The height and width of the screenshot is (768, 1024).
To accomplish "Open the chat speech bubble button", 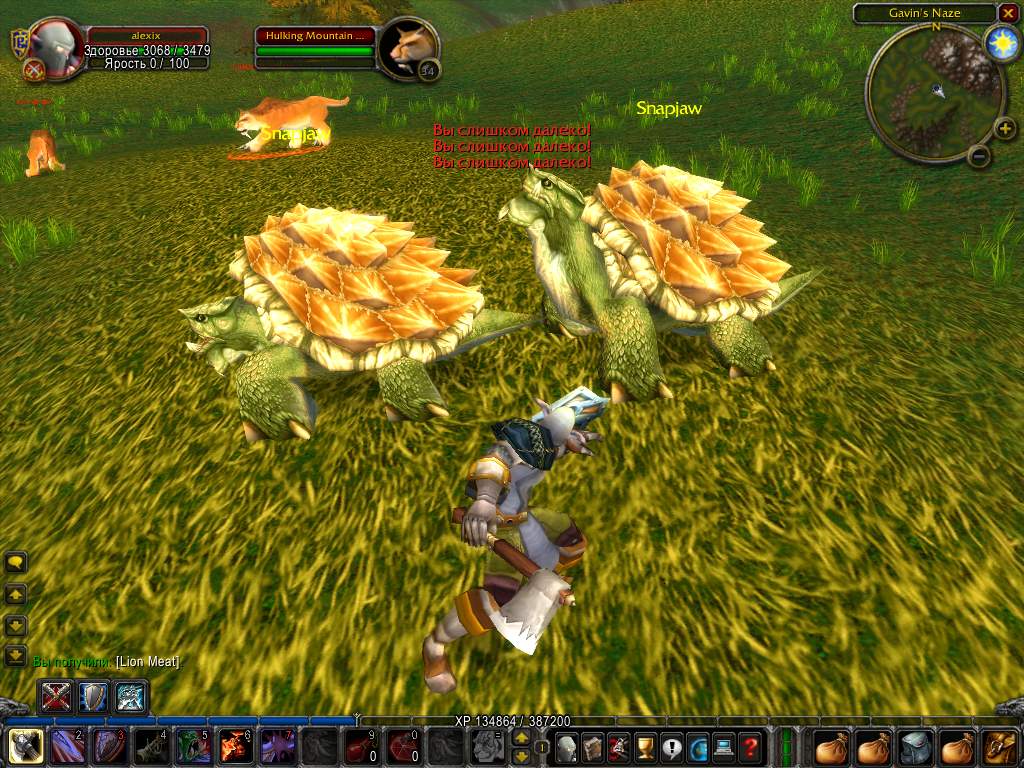I will point(16,563).
